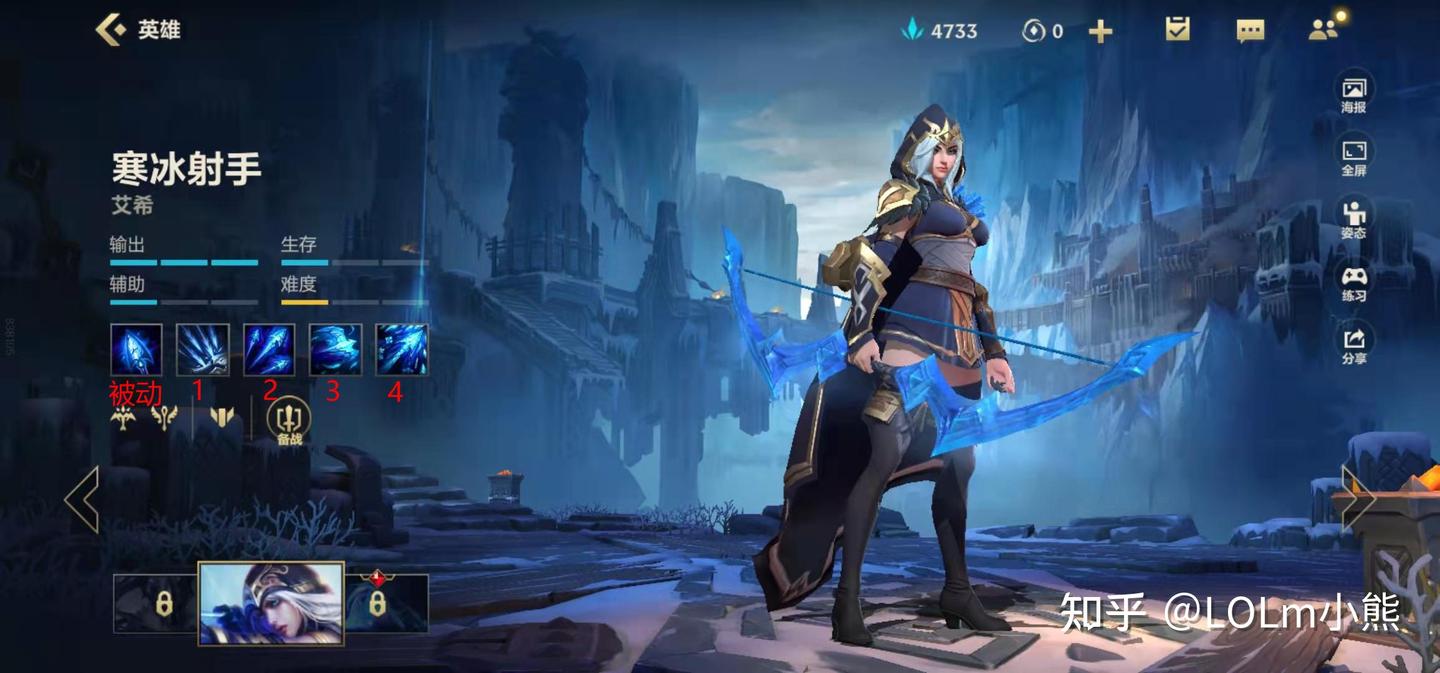Select the locked skin with red gem
Screen dimensions: 1440x673
point(386,603)
